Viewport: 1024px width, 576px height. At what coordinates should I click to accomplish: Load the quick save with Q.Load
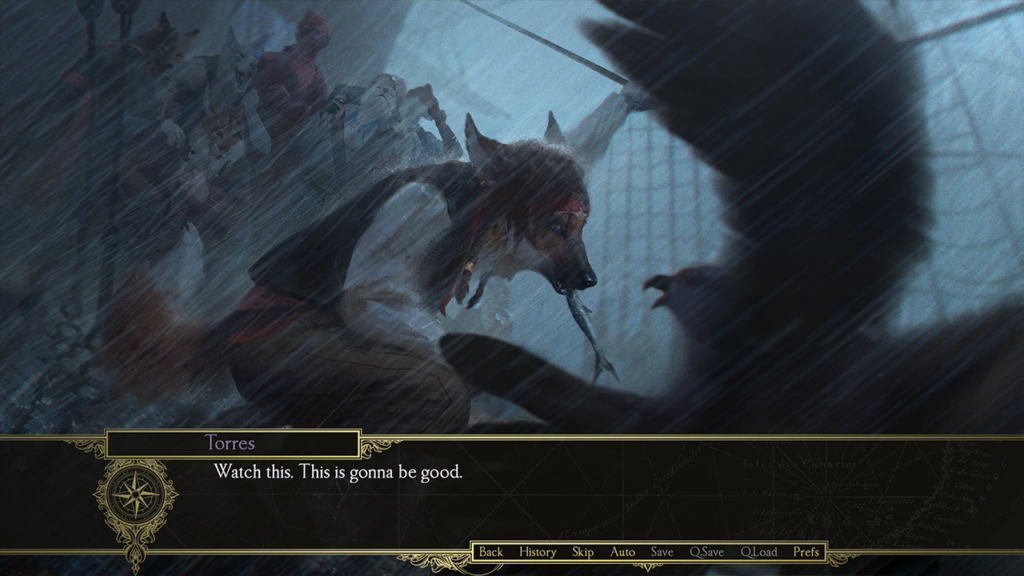(759, 552)
